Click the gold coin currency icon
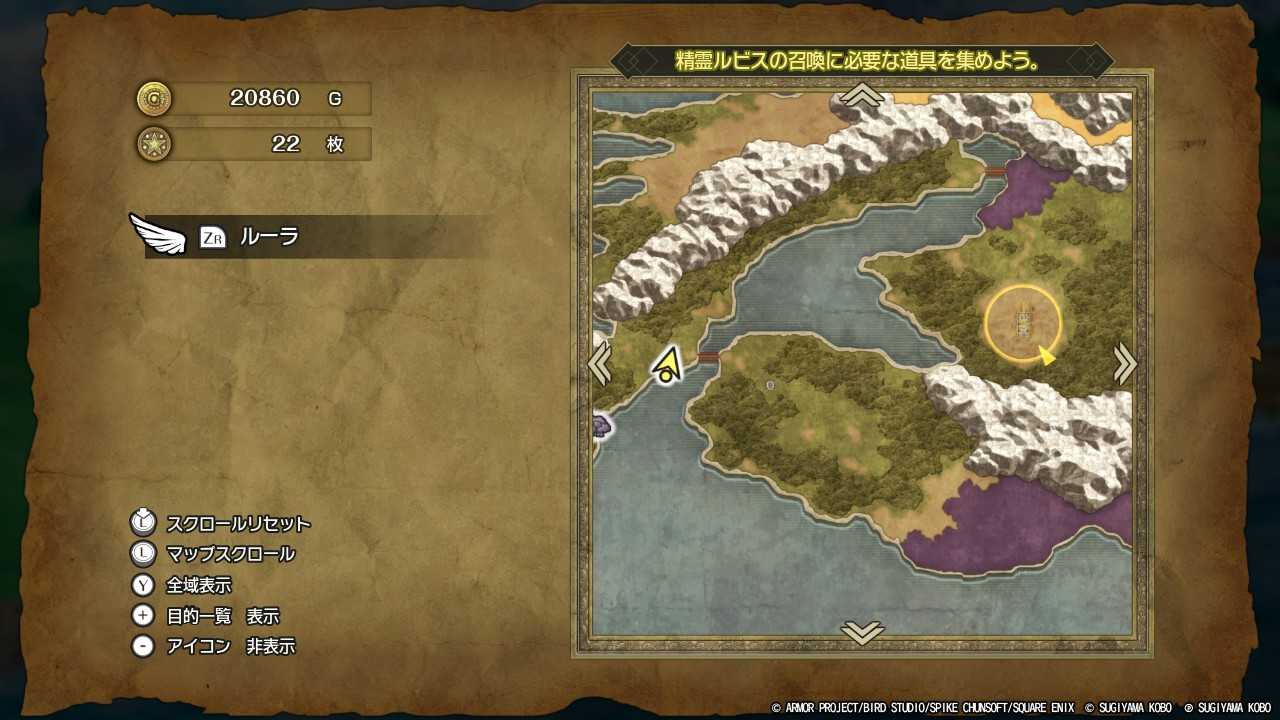The height and width of the screenshot is (720, 1280). click(155, 99)
